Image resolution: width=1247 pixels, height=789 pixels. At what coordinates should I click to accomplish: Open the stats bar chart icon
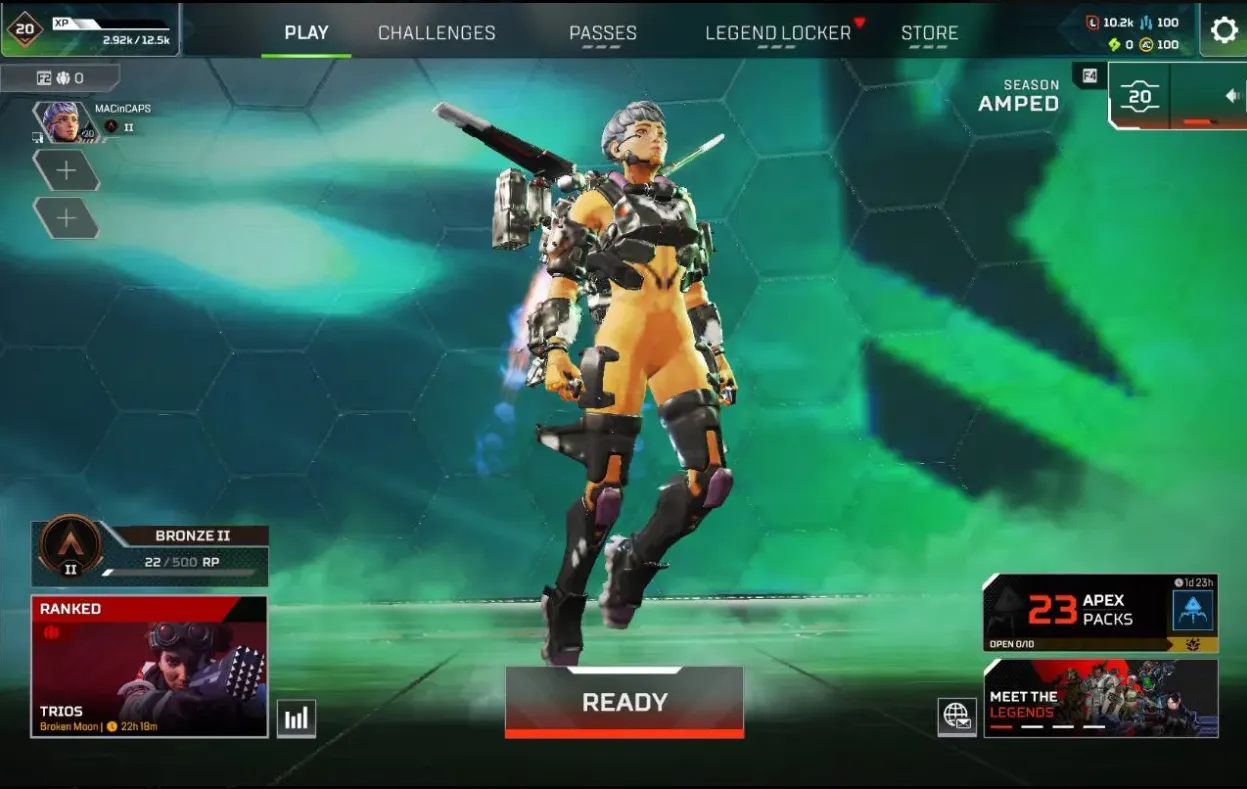(x=296, y=718)
